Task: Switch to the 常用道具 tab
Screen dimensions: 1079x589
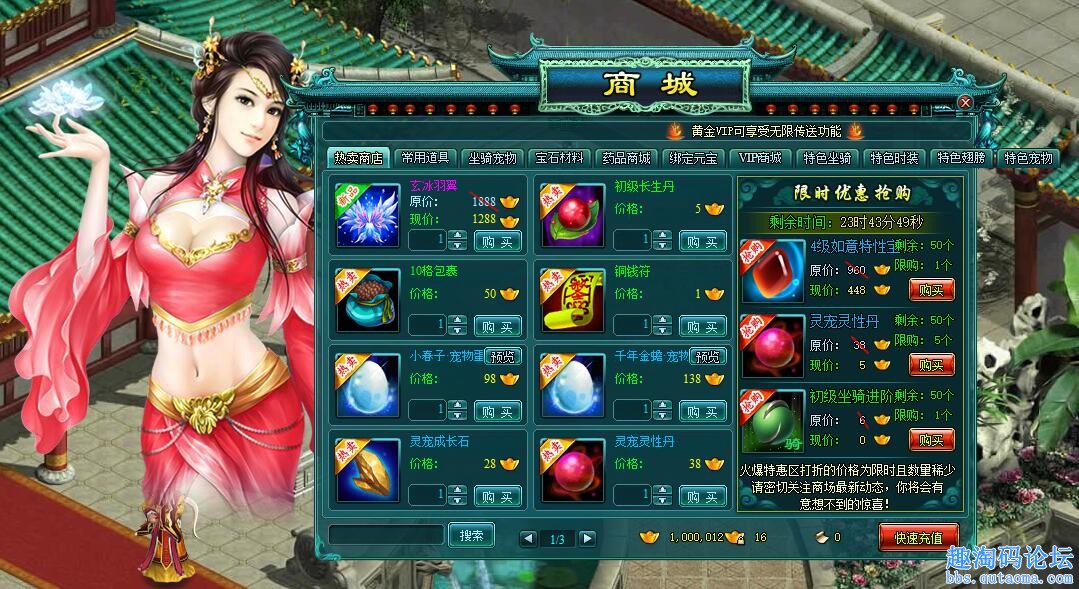Action: 426,158
